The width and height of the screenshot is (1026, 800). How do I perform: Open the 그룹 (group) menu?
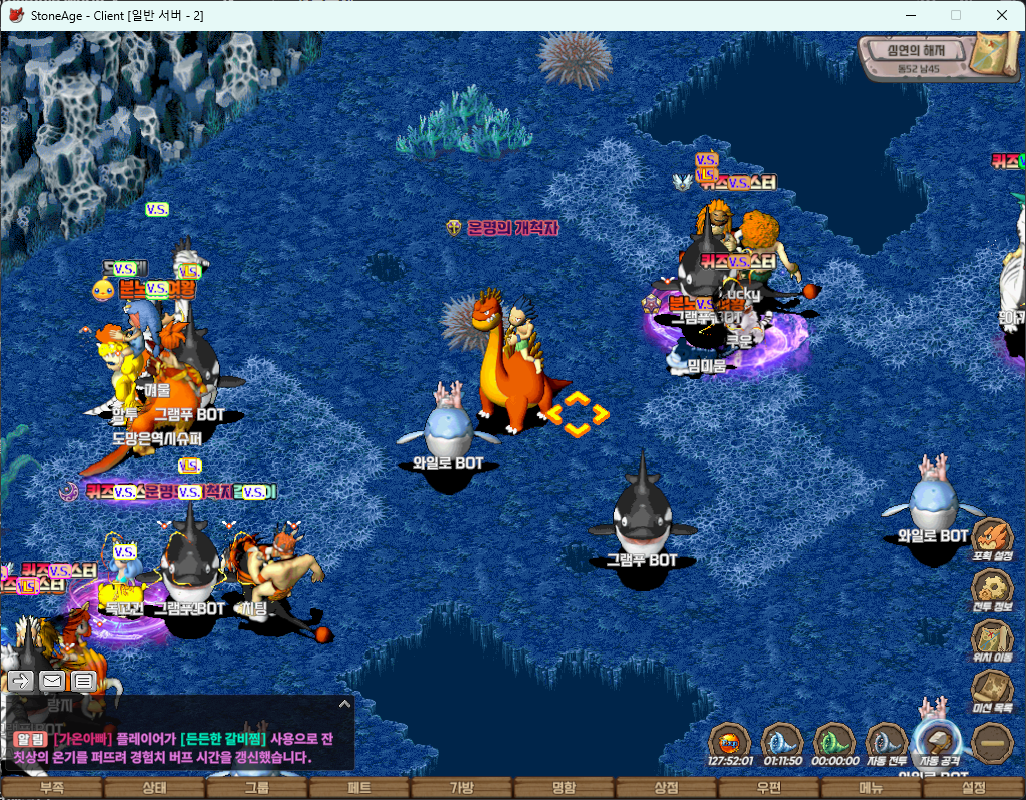(x=257, y=788)
